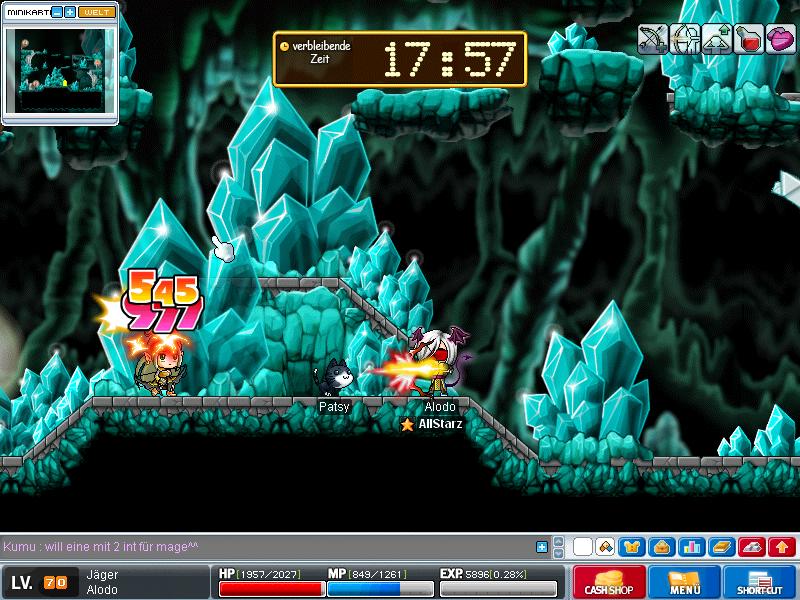Viewport: 800px width, 600px height.
Task: Open the equipment shirt icon
Action: (x=632, y=547)
